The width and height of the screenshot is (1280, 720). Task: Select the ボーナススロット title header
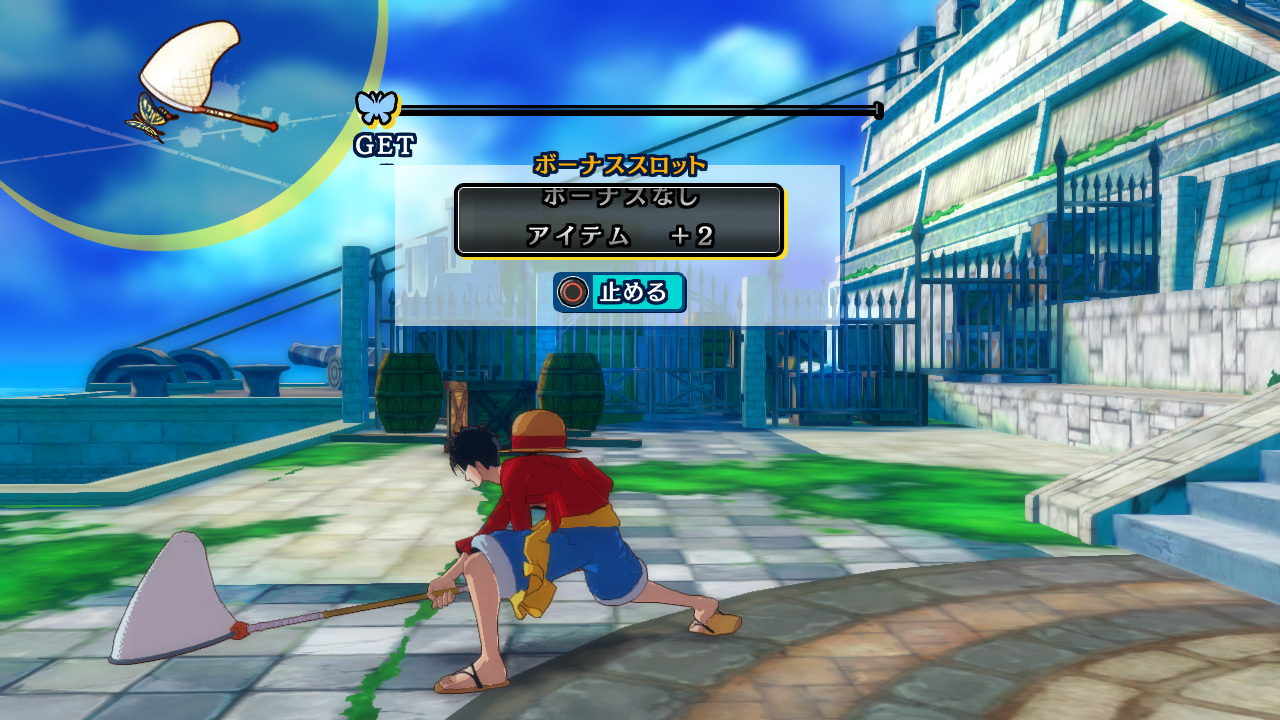point(621,164)
